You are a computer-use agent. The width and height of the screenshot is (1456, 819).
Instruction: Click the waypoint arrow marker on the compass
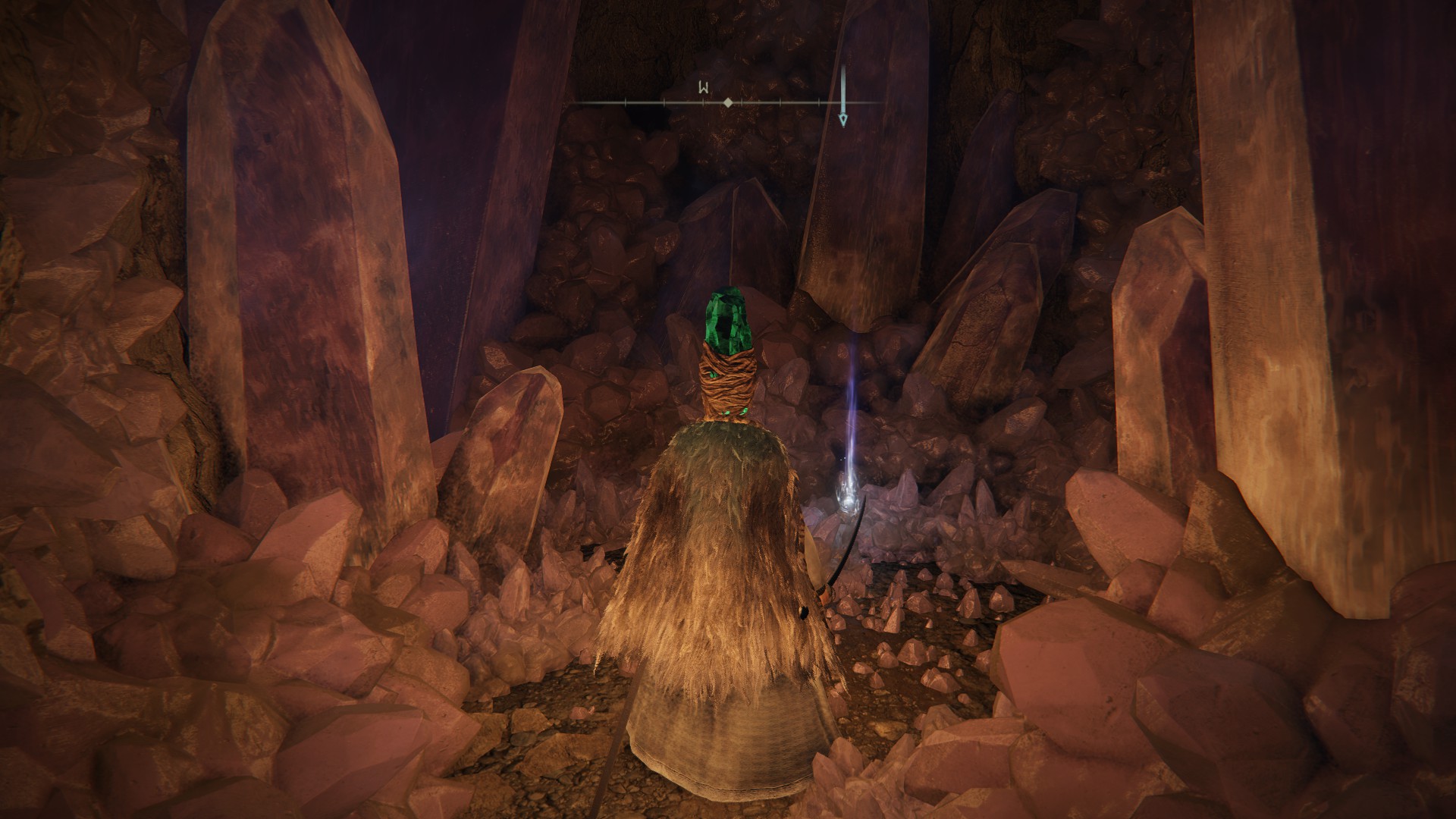[843, 119]
